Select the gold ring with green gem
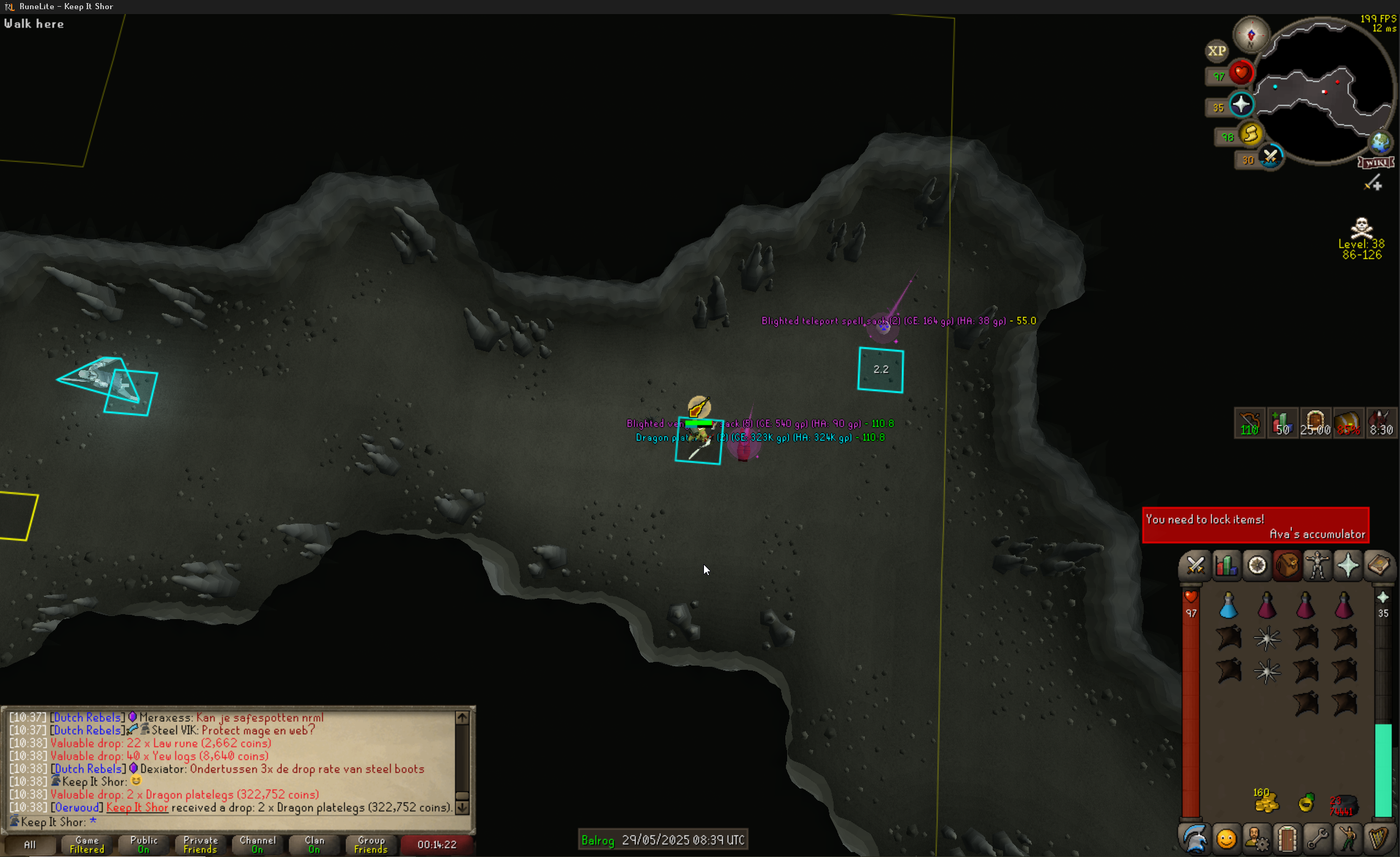The width and height of the screenshot is (1400, 857). pyautogui.click(x=1306, y=802)
